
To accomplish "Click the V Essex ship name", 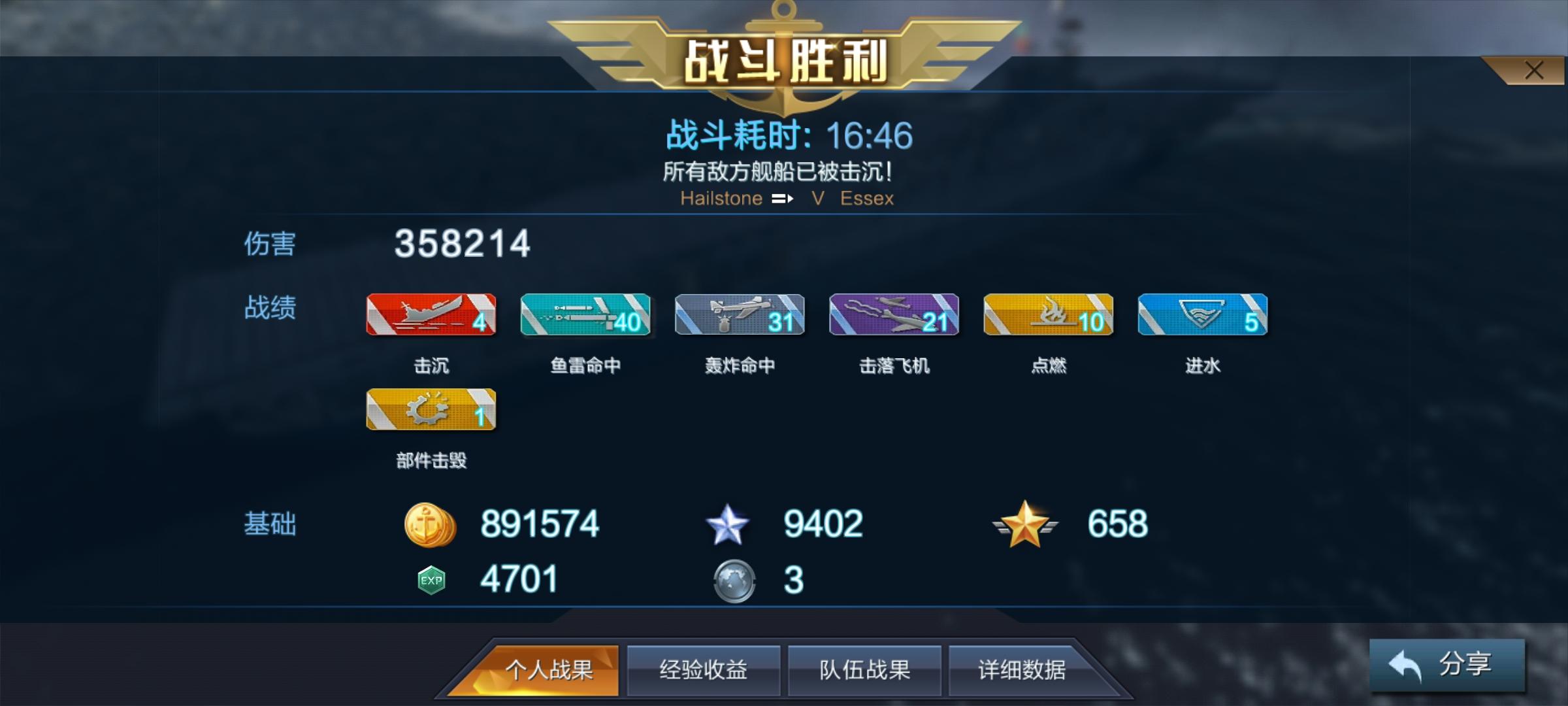I will [x=853, y=198].
